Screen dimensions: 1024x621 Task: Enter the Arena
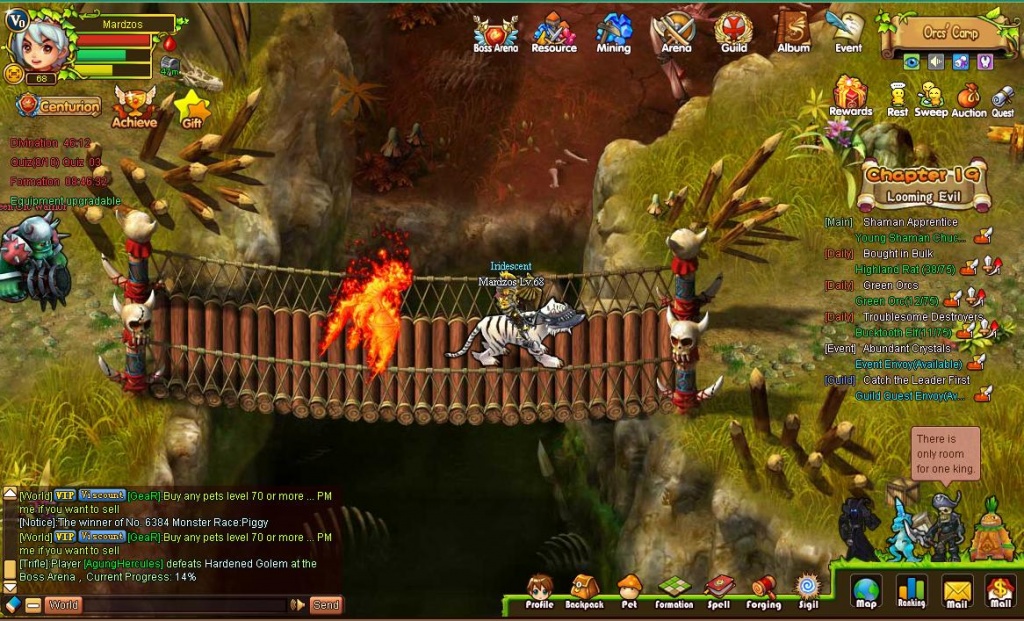676,32
